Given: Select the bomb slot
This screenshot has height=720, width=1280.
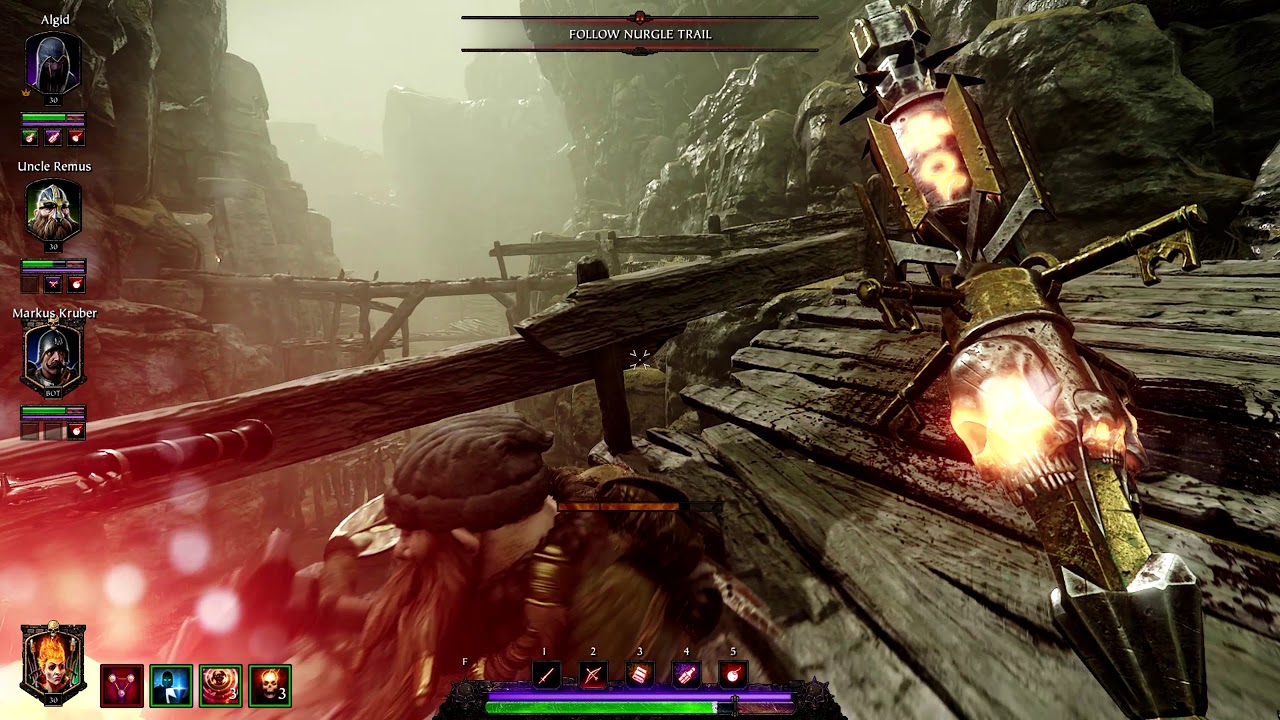Looking at the screenshot, I should [x=733, y=676].
